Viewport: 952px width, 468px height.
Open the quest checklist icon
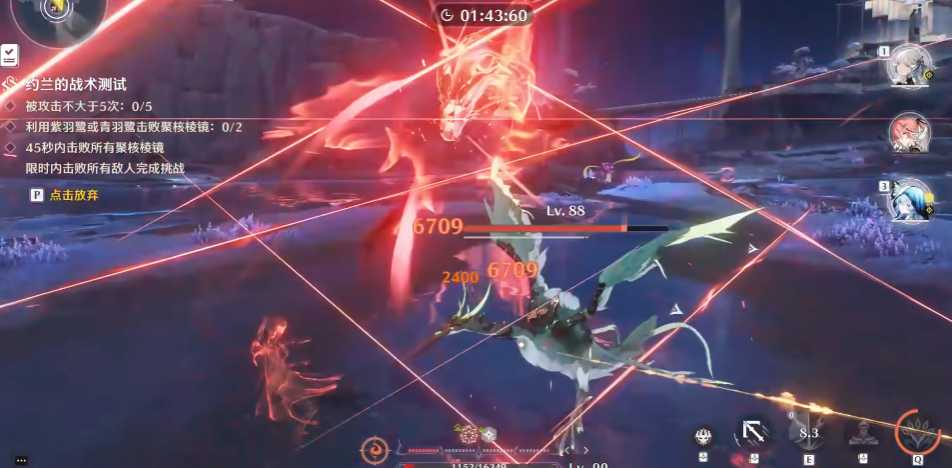(x=9, y=54)
